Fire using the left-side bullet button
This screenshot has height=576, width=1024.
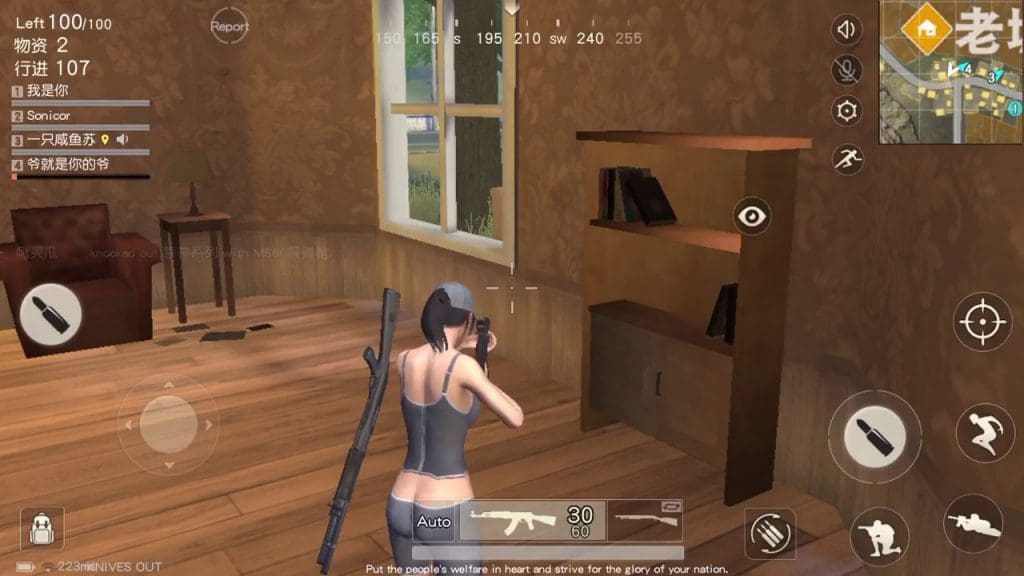point(51,314)
